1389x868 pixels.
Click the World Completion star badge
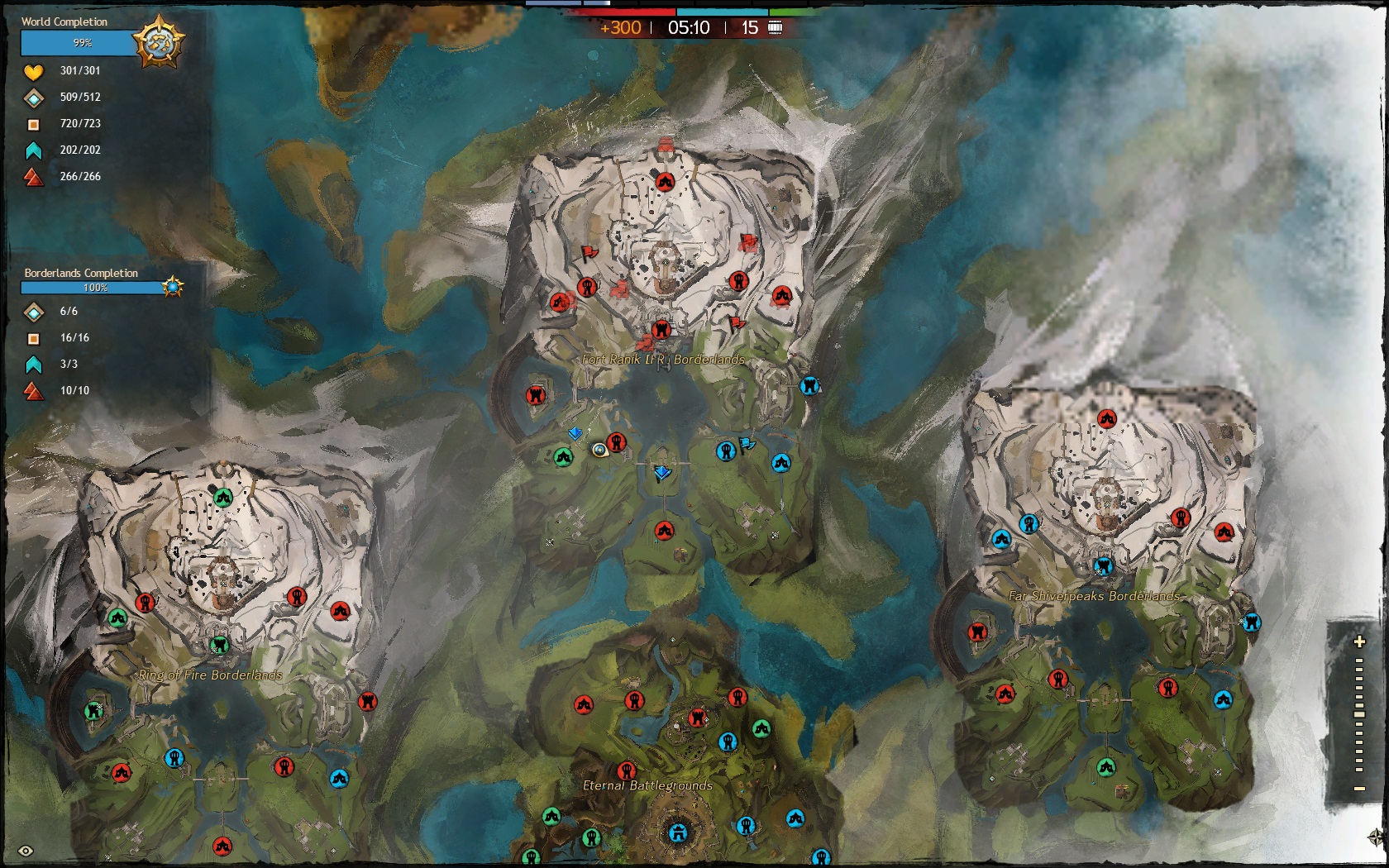pyautogui.click(x=159, y=42)
